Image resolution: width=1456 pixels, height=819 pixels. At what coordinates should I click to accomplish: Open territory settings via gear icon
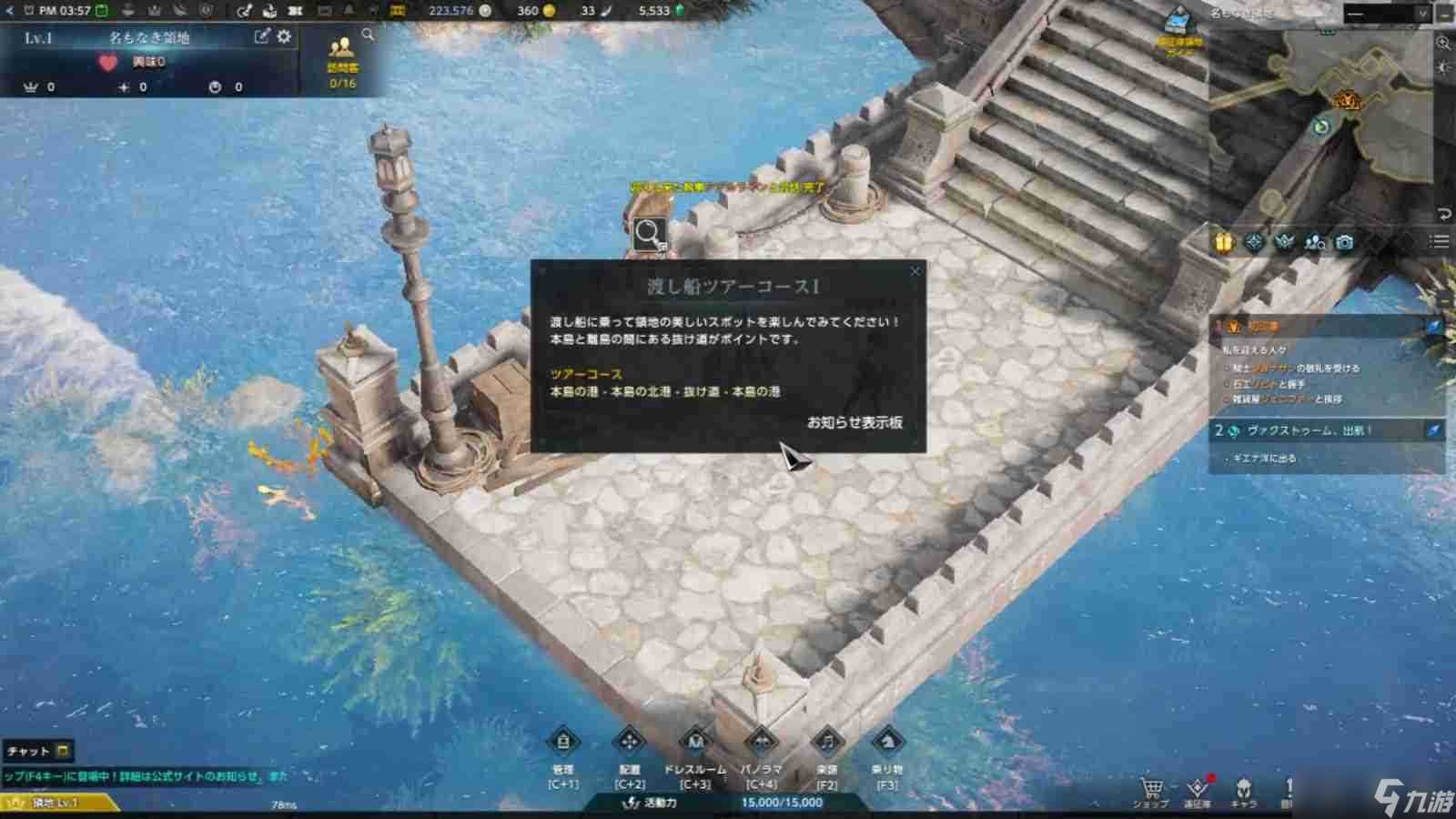282,37
